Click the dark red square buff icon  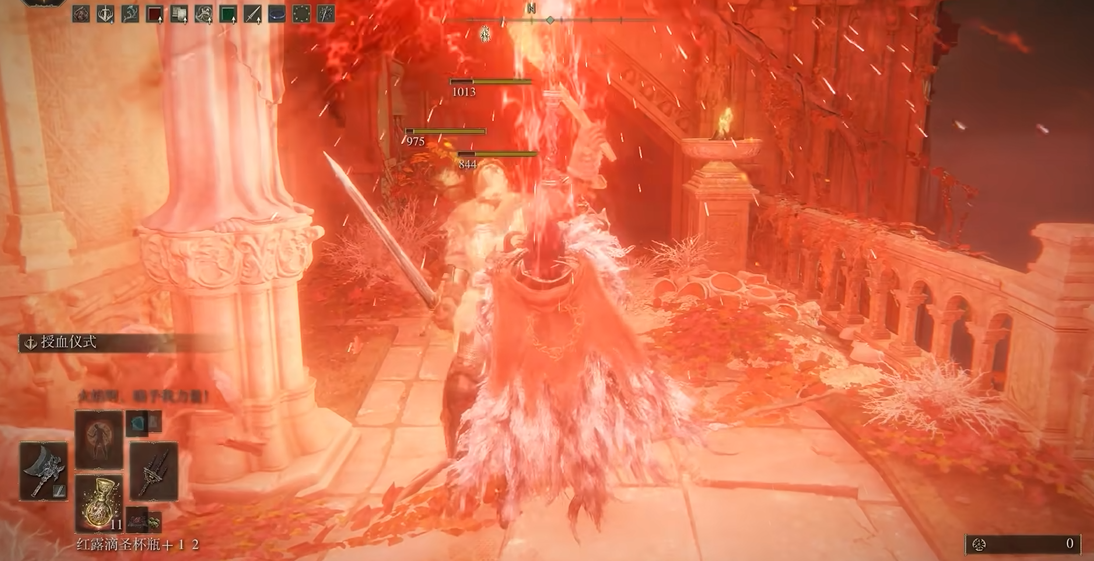click(x=155, y=14)
